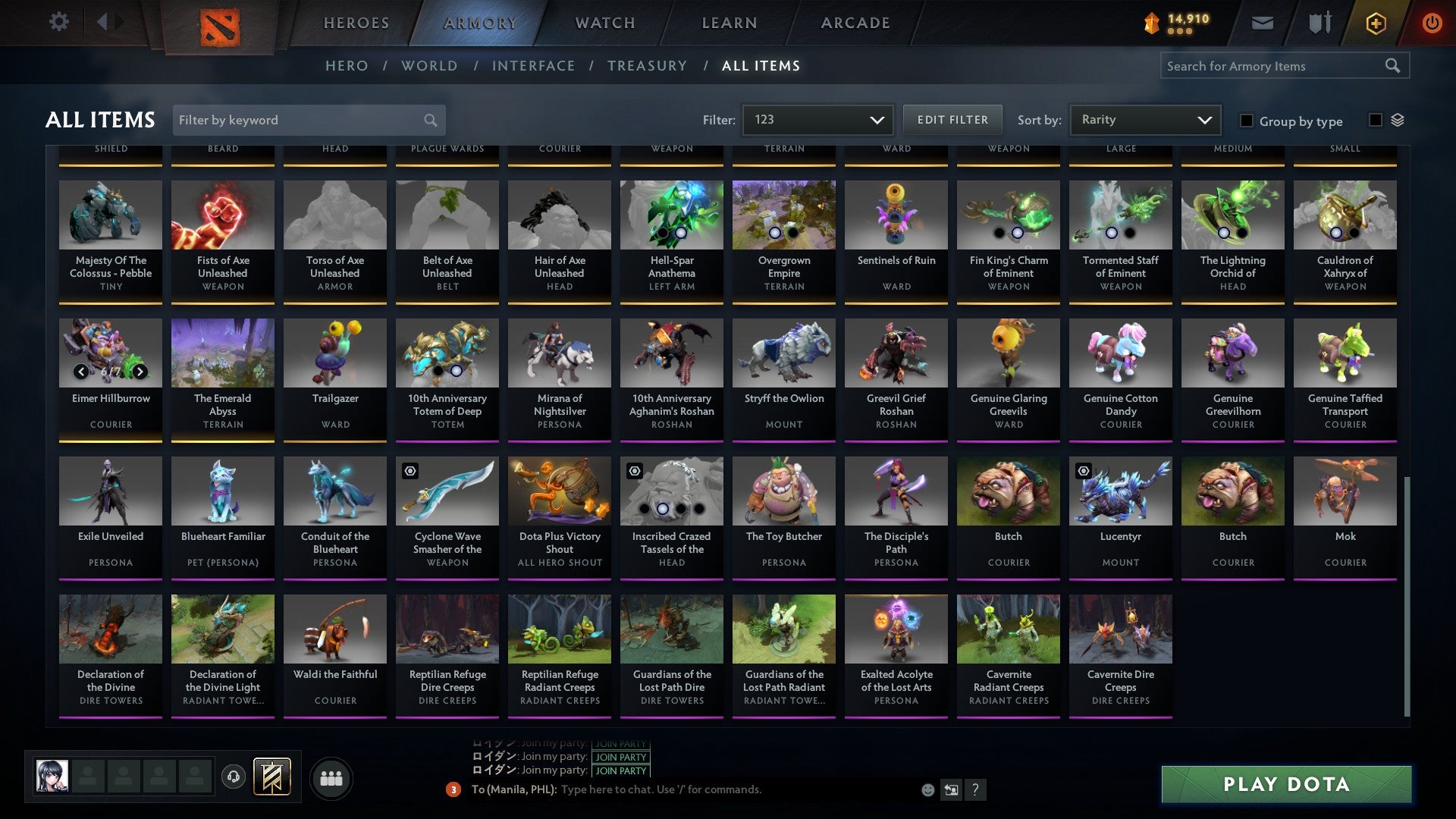Open the settings gear icon

point(58,22)
